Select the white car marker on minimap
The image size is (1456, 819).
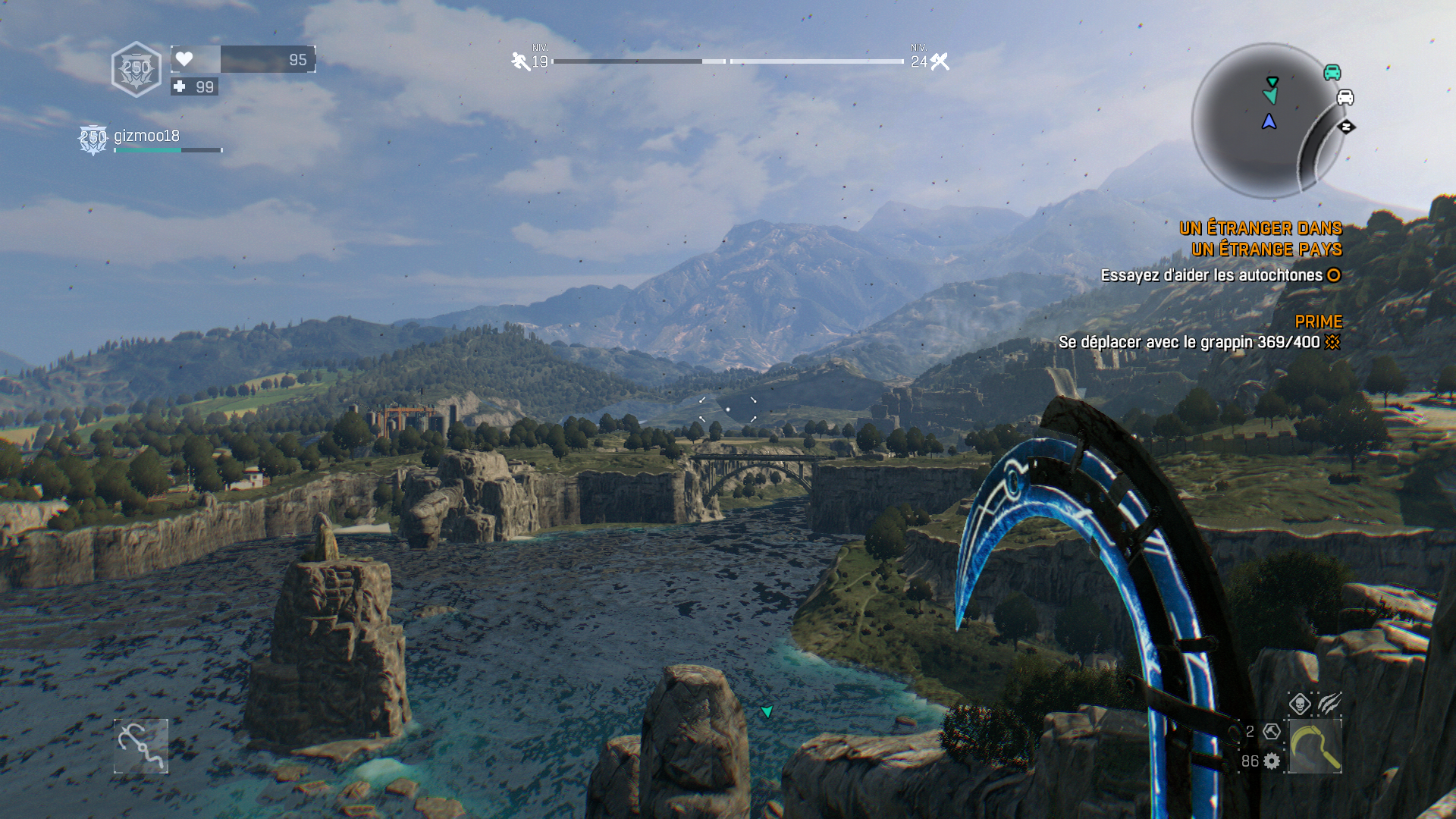coord(1345,97)
